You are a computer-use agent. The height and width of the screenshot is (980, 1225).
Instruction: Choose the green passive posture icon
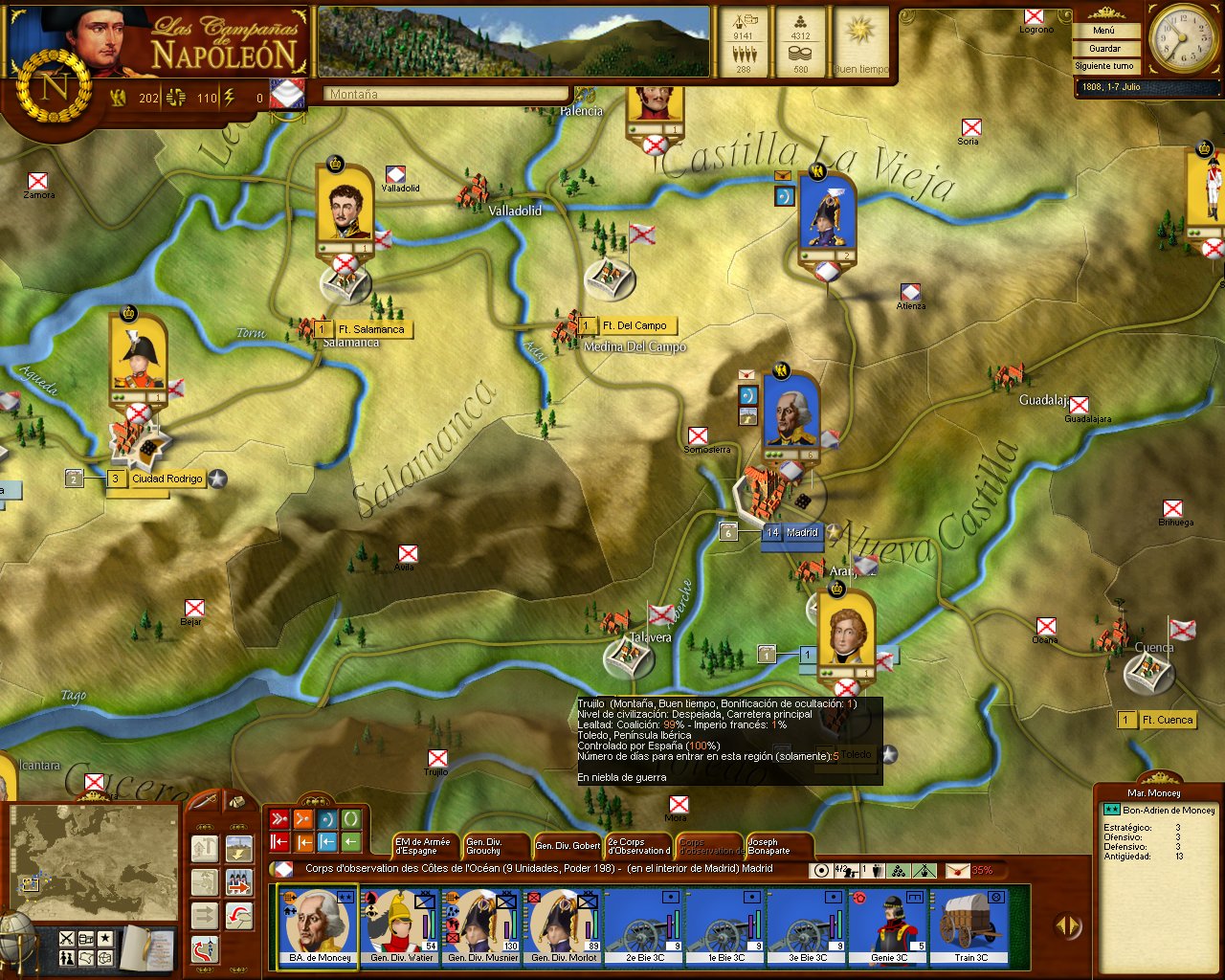(x=351, y=819)
